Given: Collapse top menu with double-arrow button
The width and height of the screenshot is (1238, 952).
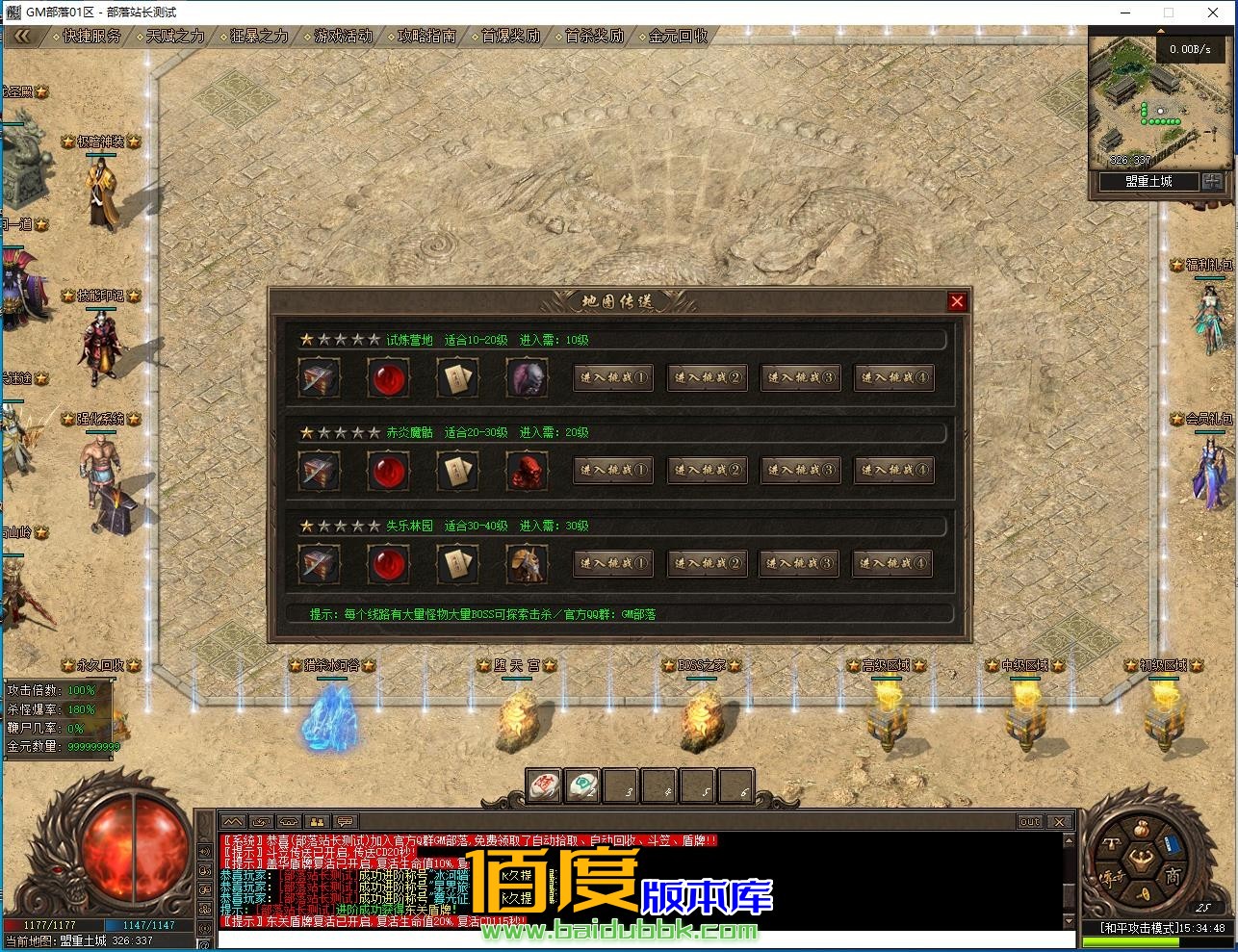Looking at the screenshot, I should point(21,34).
